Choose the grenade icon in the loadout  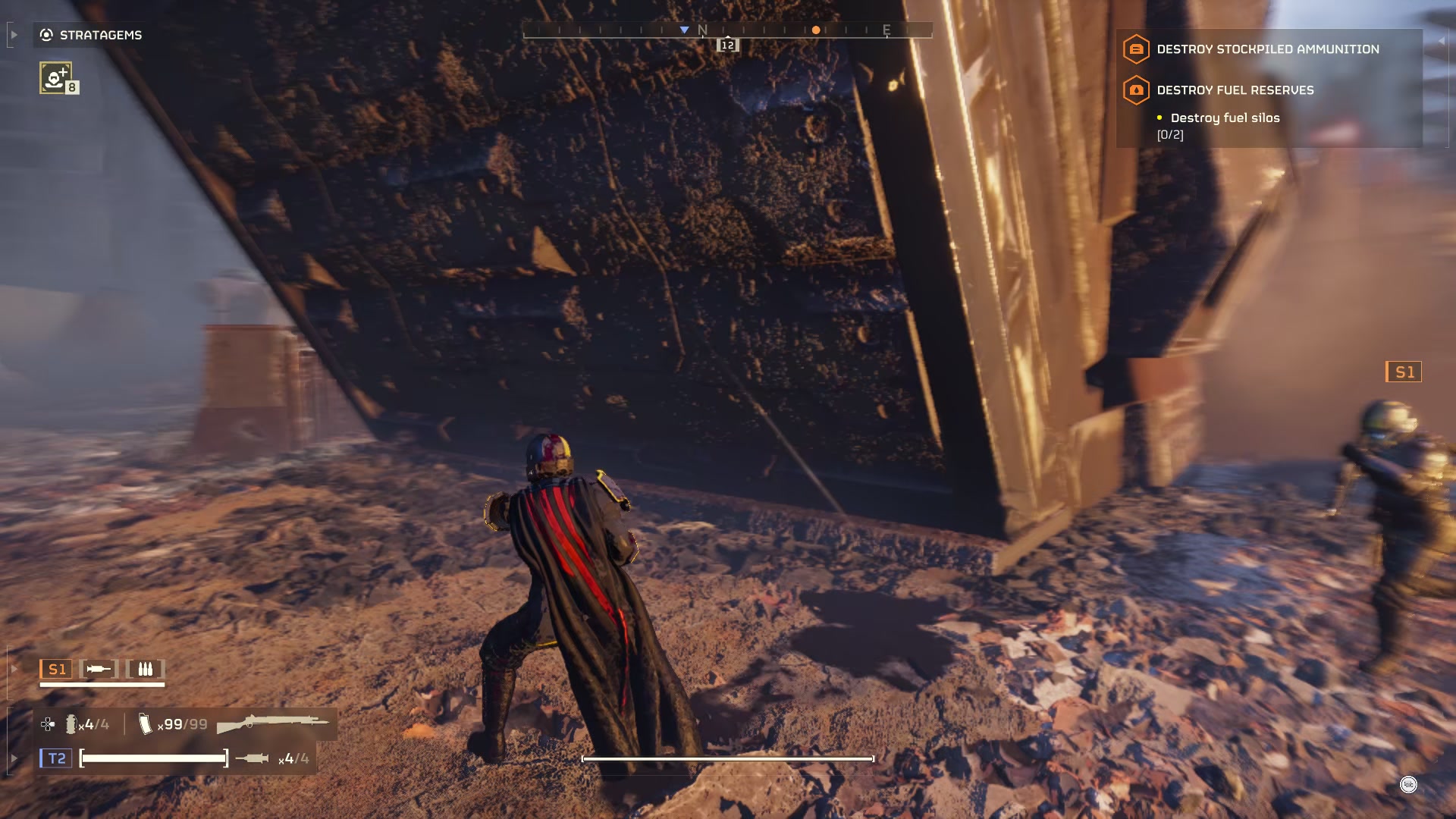(71, 725)
